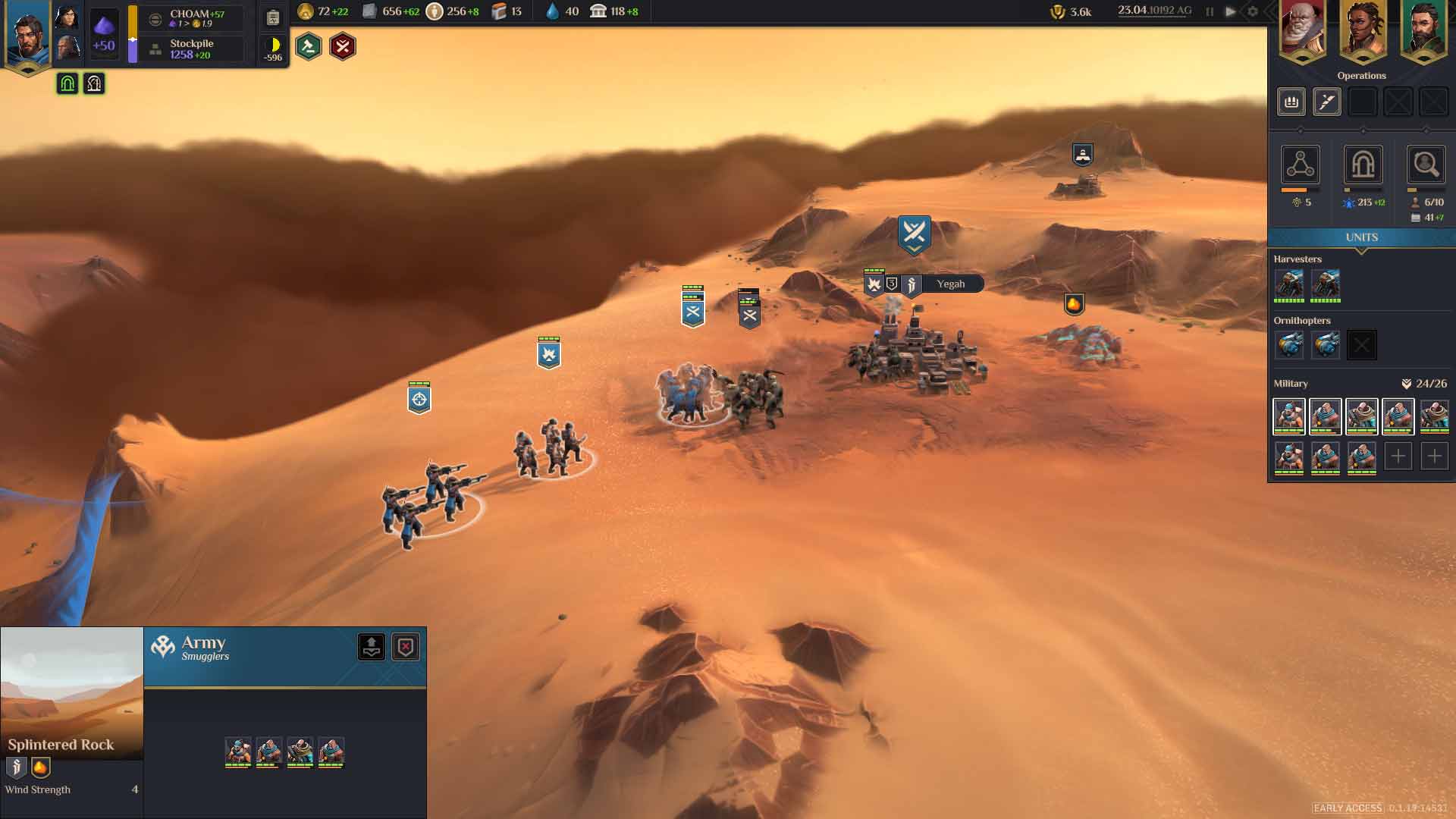Open the magnifier espionage agents panel

coord(1425,165)
